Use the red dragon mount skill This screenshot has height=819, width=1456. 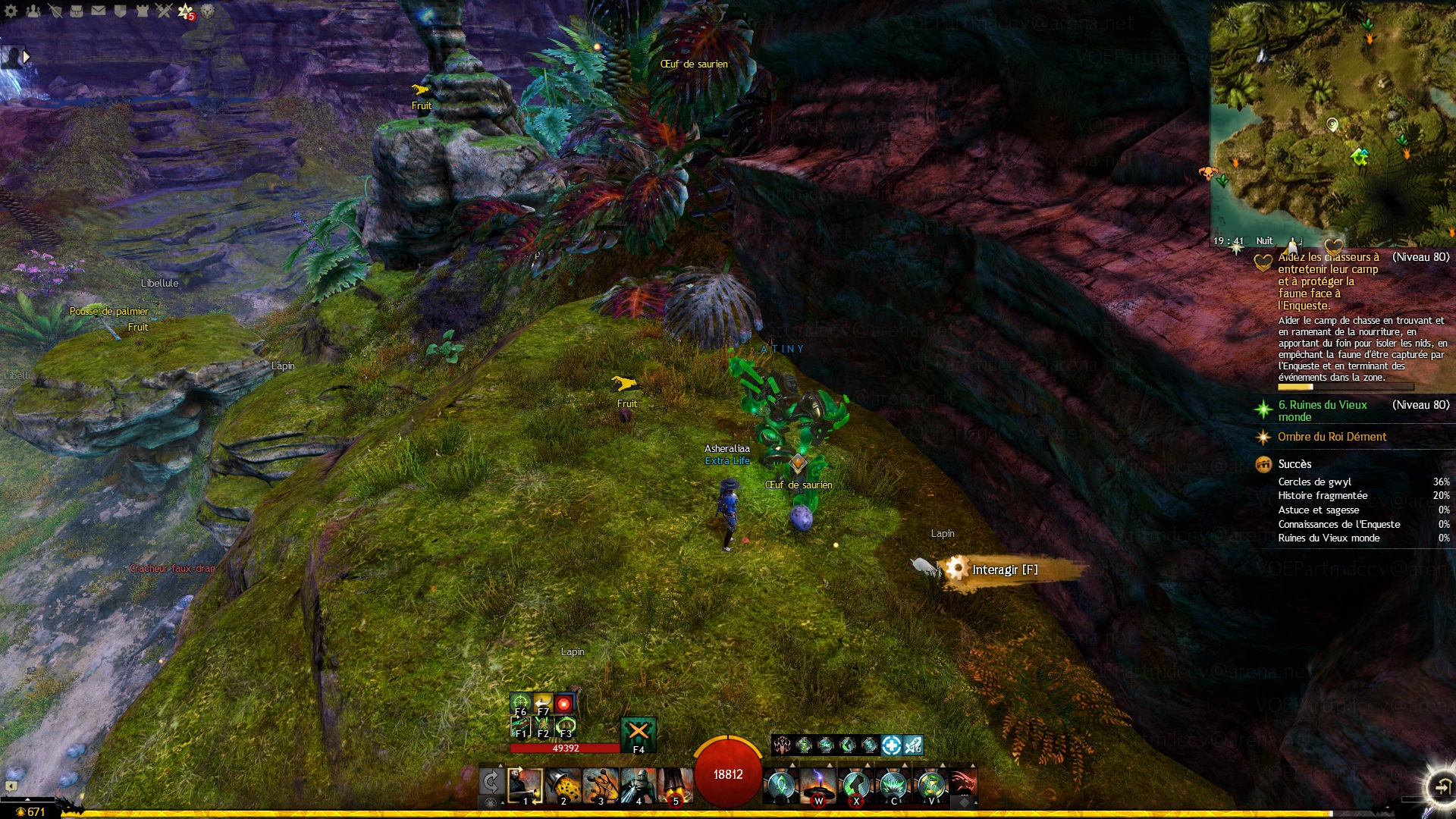pos(962,783)
